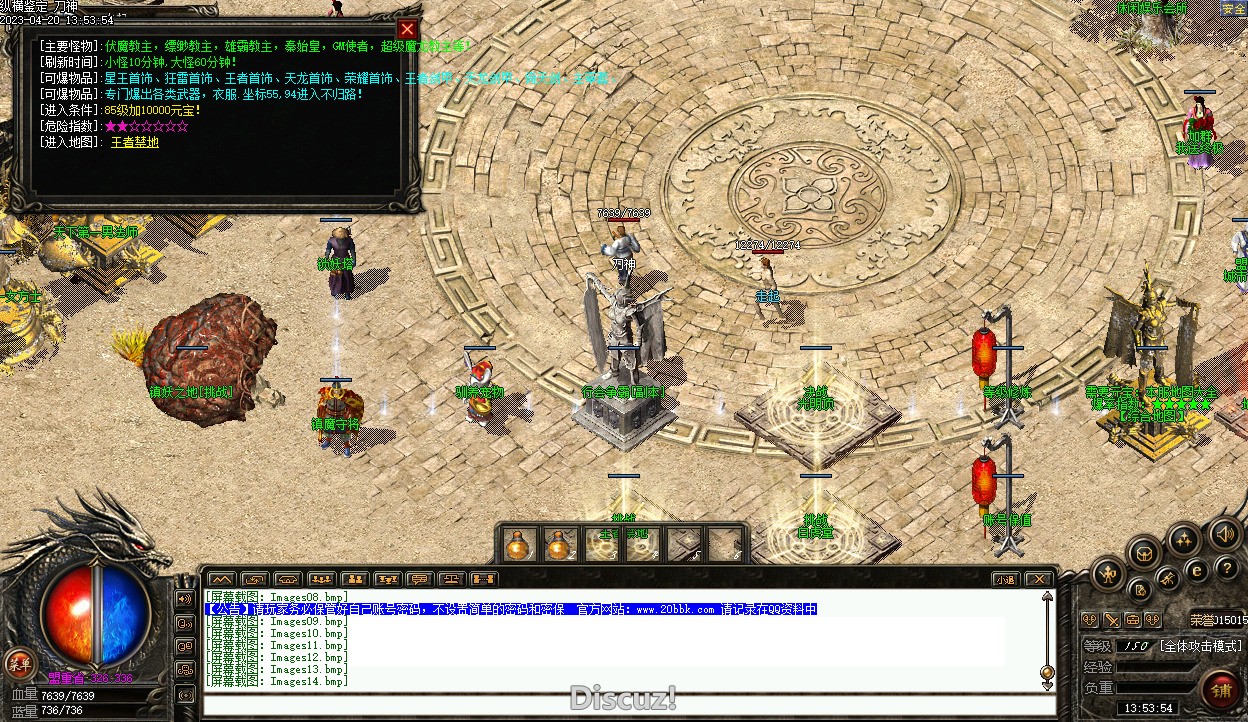Use the second gourd potion slot
The width and height of the screenshot is (1248, 722).
(x=558, y=544)
